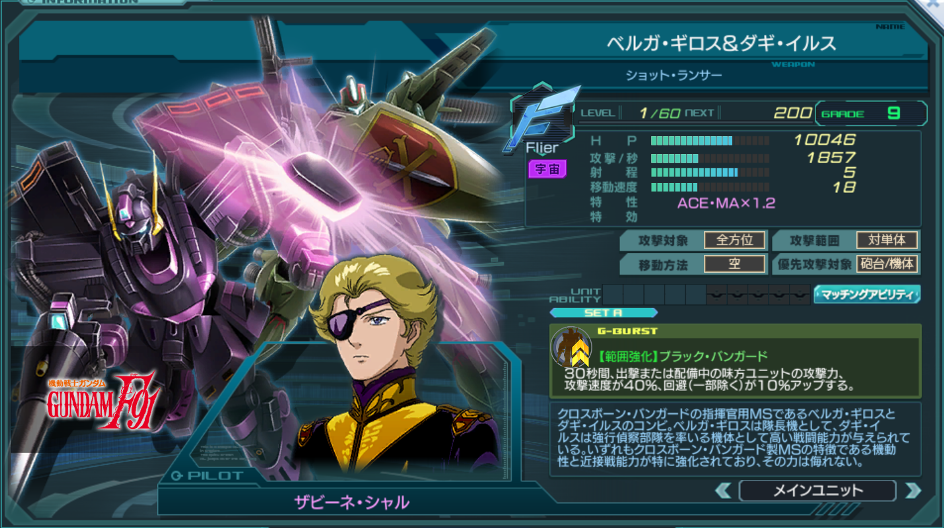The width and height of the screenshot is (944, 528).
Task: Click the G-Burst ブラック・バンガード skill icon
Action: (x=571, y=349)
